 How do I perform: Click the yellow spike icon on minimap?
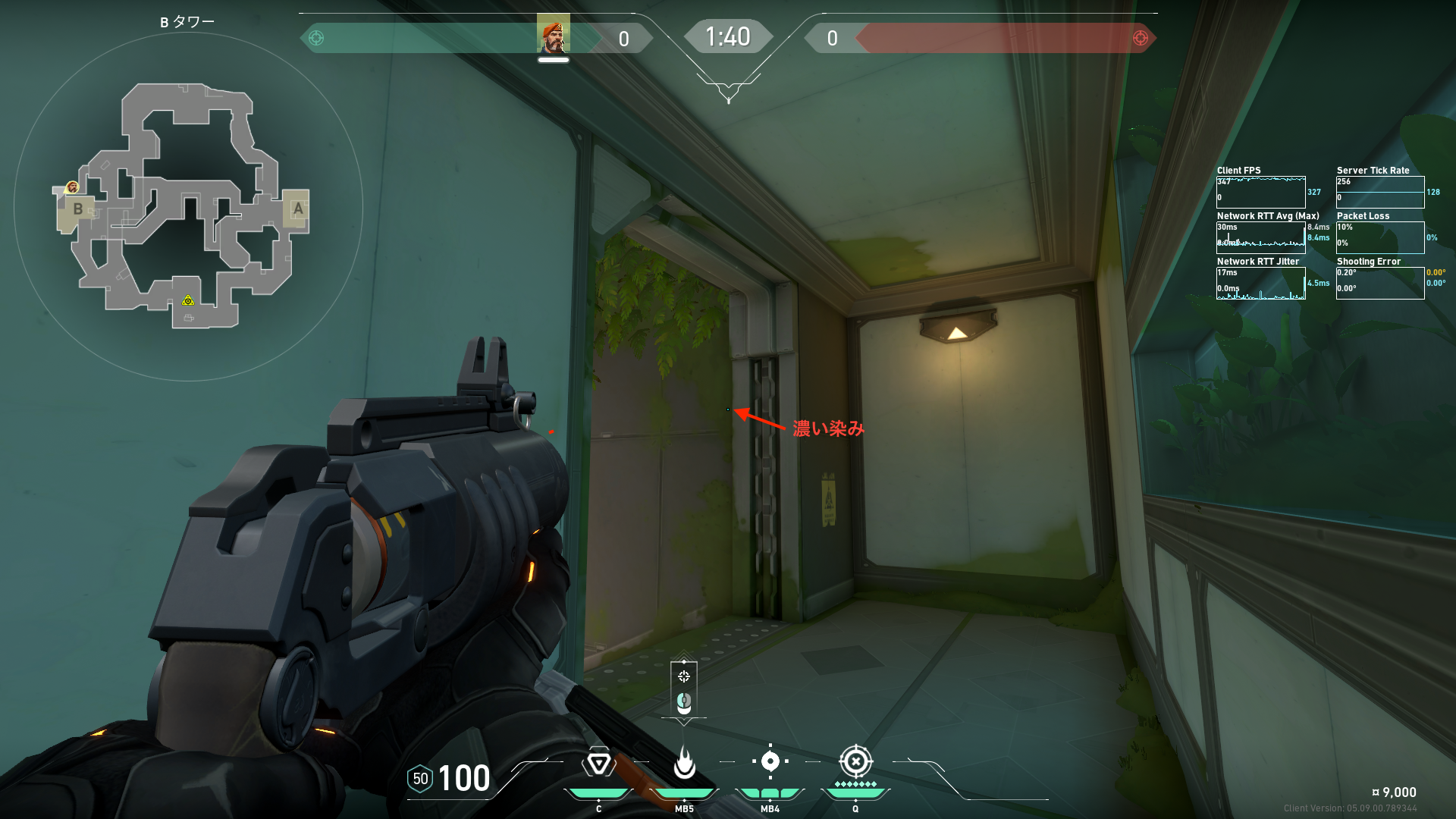point(188,301)
